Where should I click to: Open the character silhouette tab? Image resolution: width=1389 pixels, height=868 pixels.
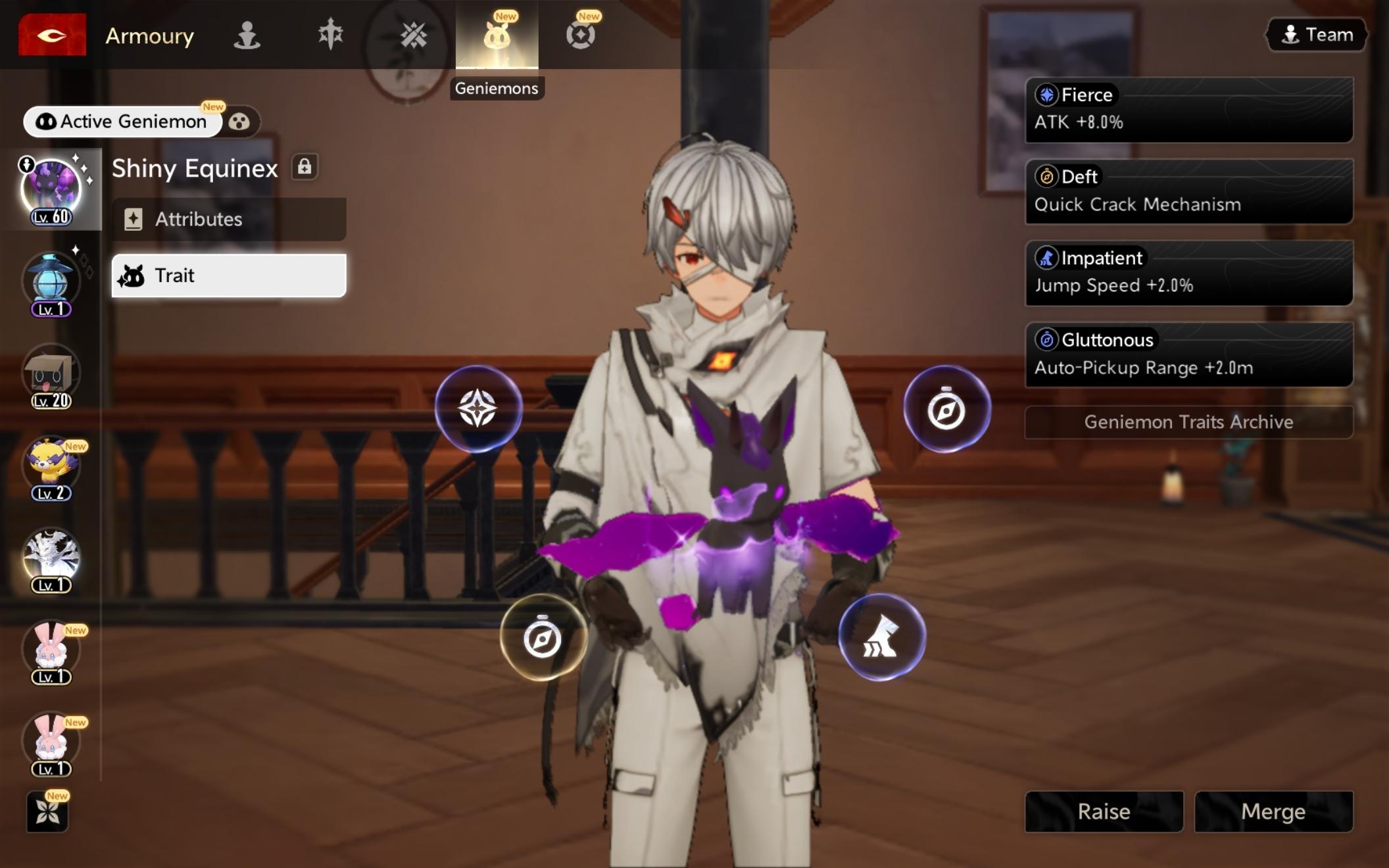click(x=247, y=35)
